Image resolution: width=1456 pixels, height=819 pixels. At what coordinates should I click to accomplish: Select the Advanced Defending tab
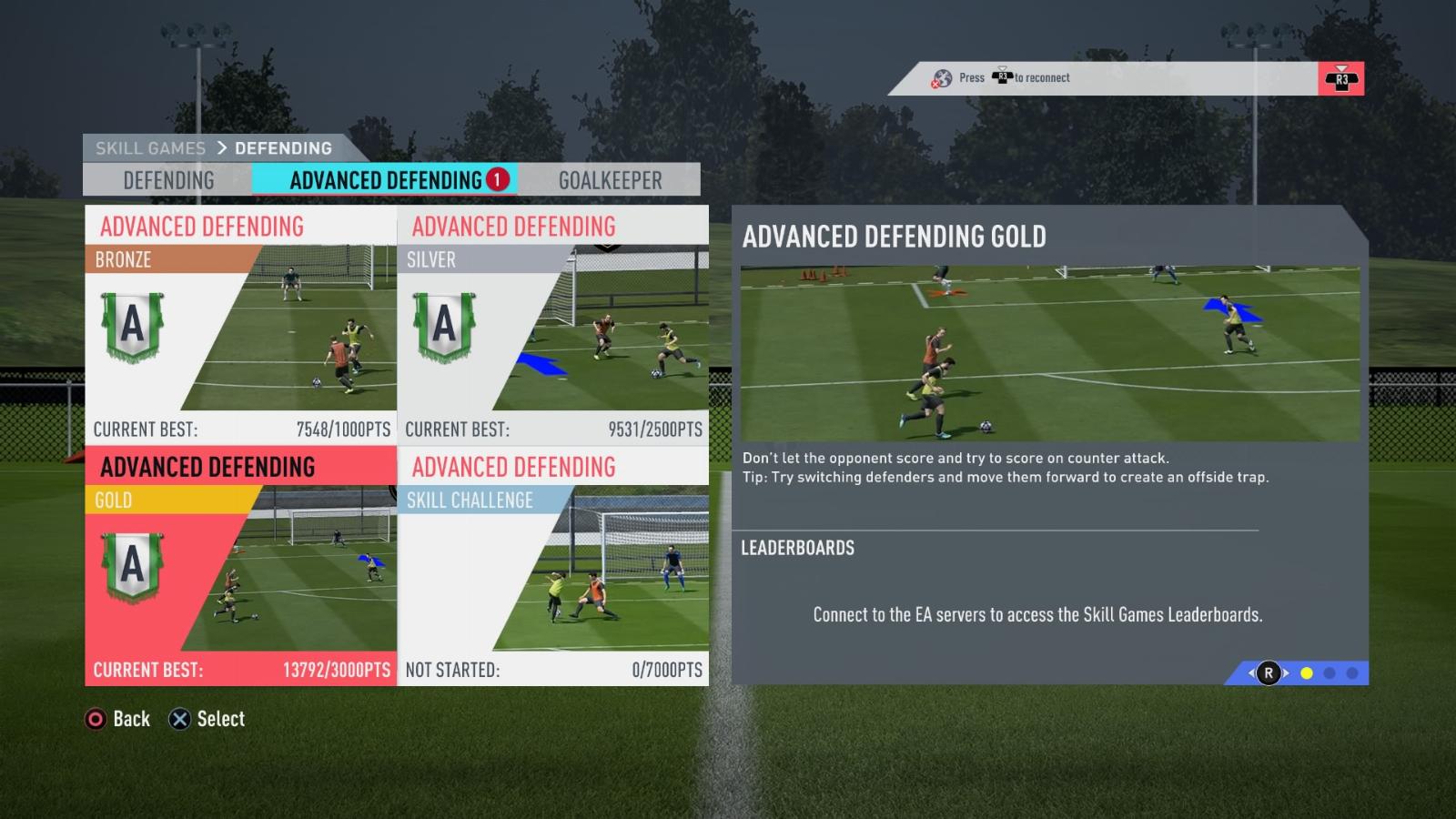[x=386, y=180]
